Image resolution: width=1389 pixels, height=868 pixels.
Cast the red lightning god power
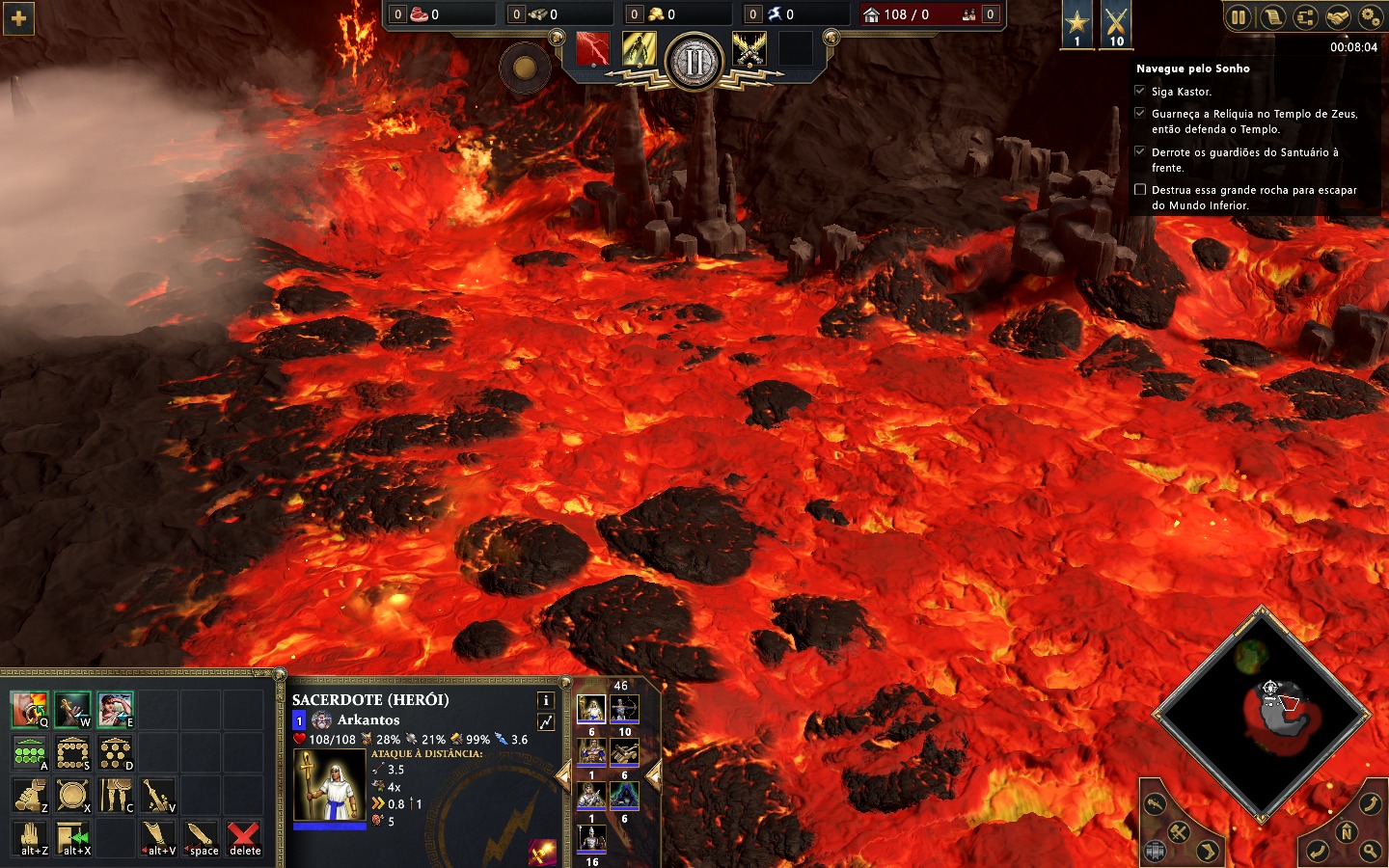592,49
